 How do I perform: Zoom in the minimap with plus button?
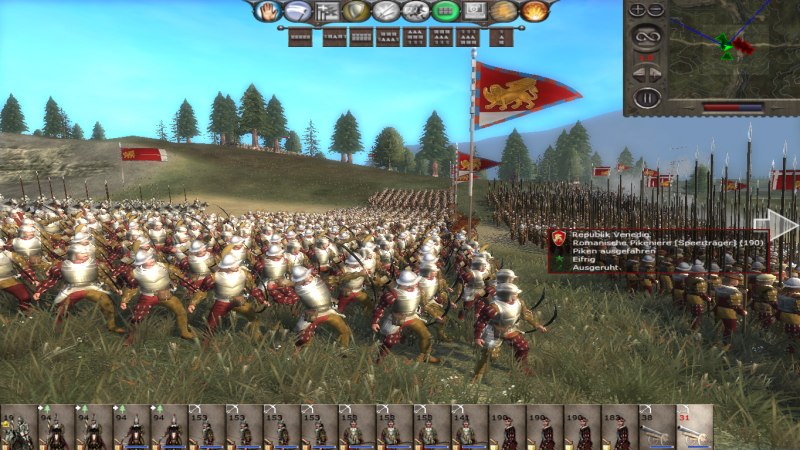click(636, 10)
